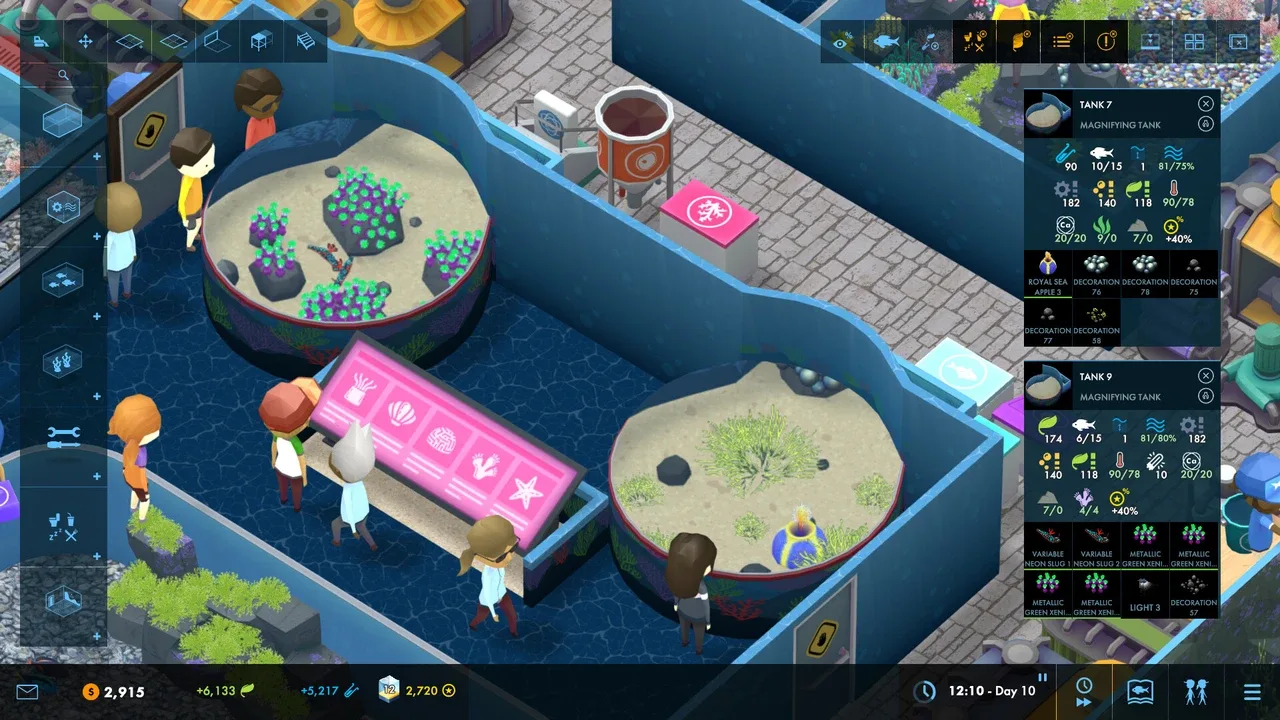Viewport: 1280px width, 720px height.
Task: Toggle the exclamation alert notifications filter
Action: pyautogui.click(x=1105, y=42)
